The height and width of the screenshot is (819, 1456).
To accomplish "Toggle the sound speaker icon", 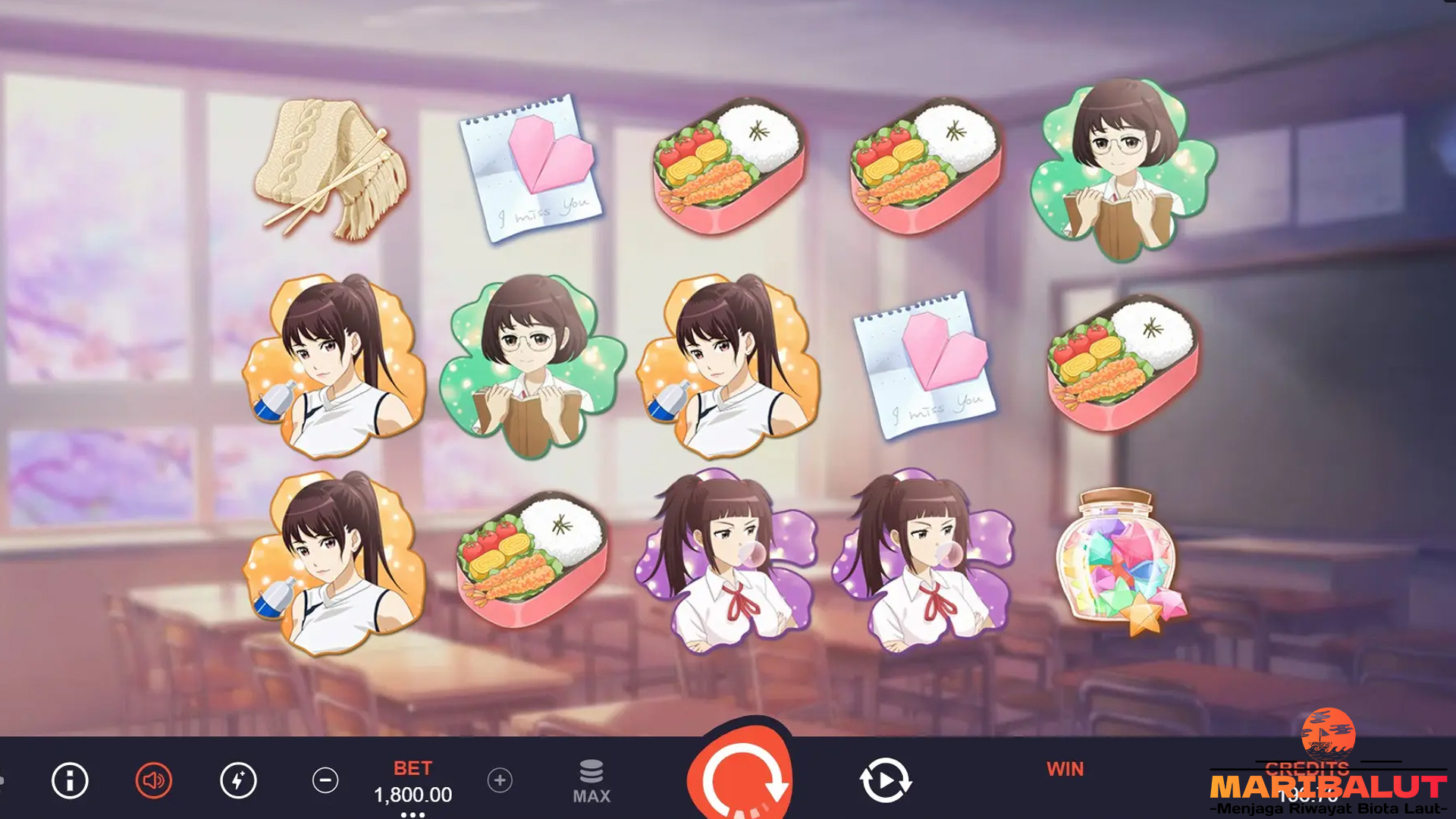I will (154, 780).
